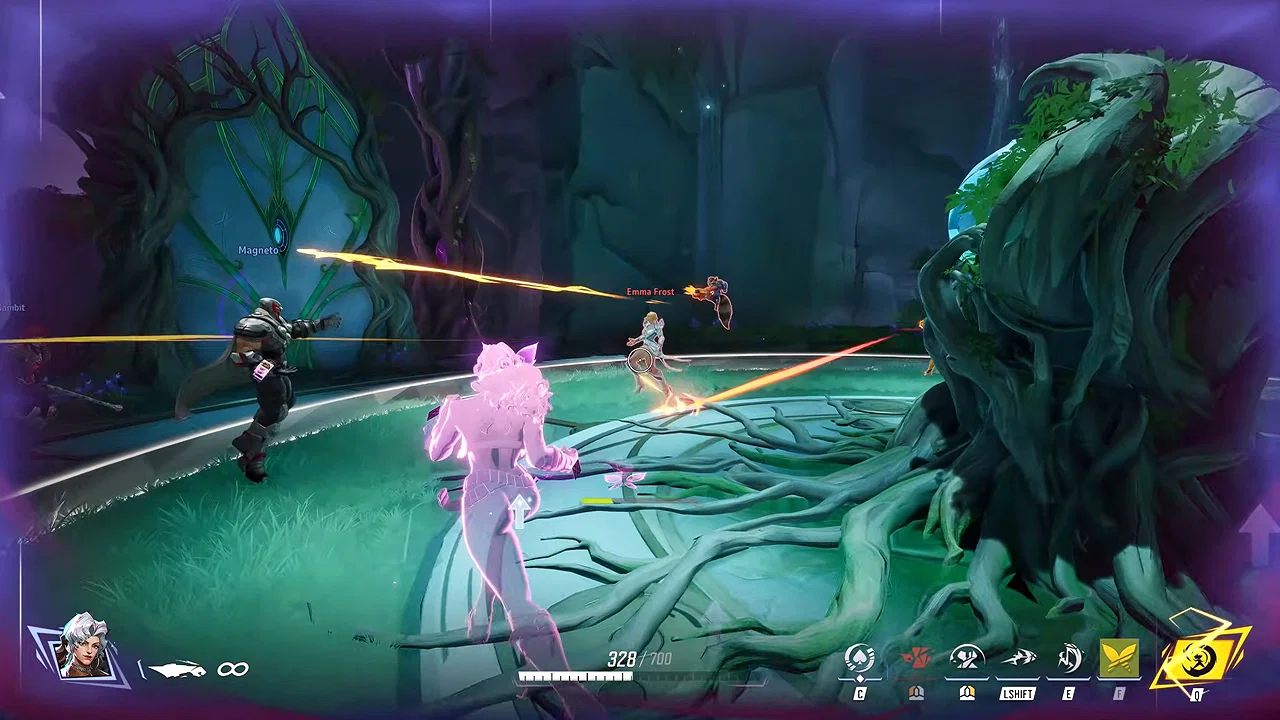Click the crescent-moon E ability icon

tap(1067, 655)
